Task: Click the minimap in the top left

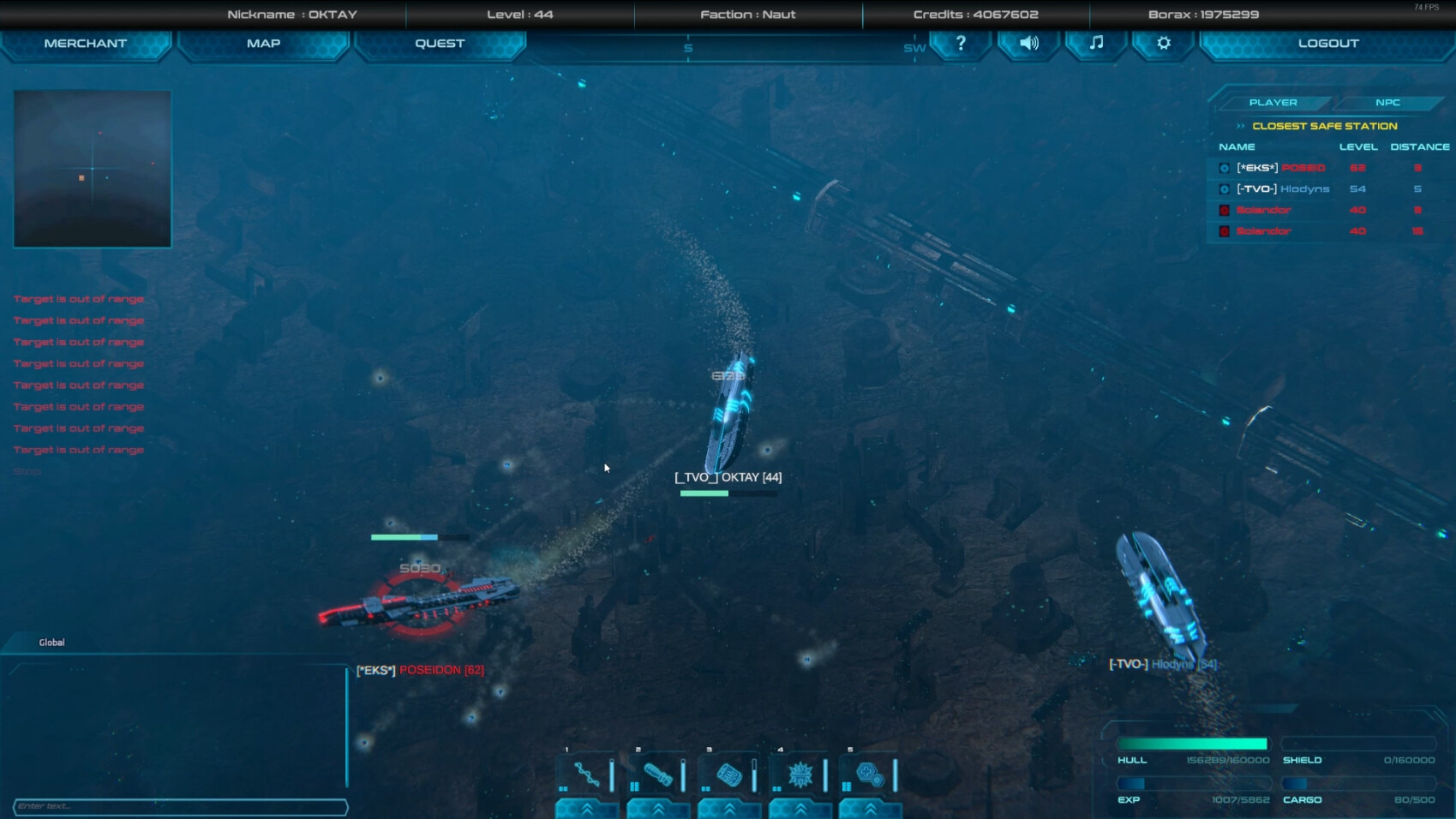Action: (92, 168)
